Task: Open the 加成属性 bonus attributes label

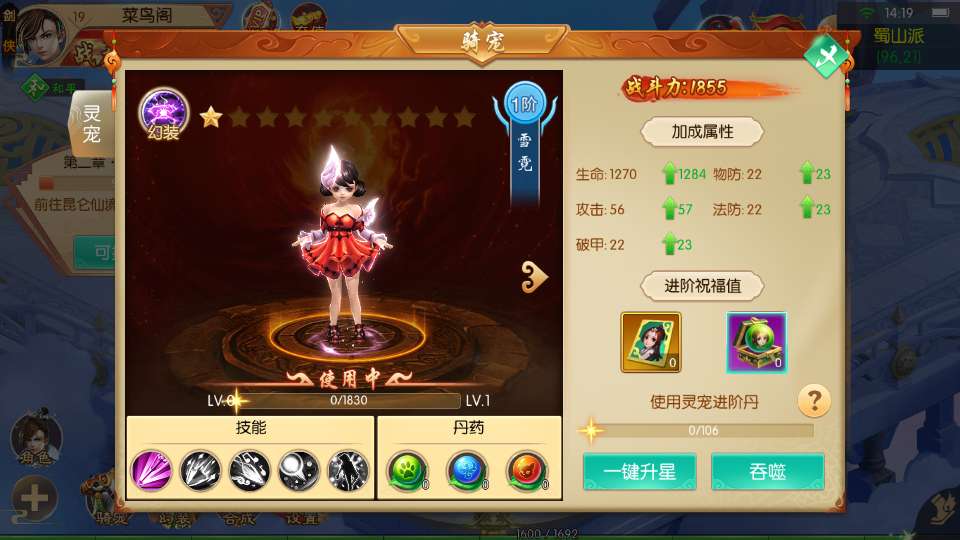Action: point(703,131)
